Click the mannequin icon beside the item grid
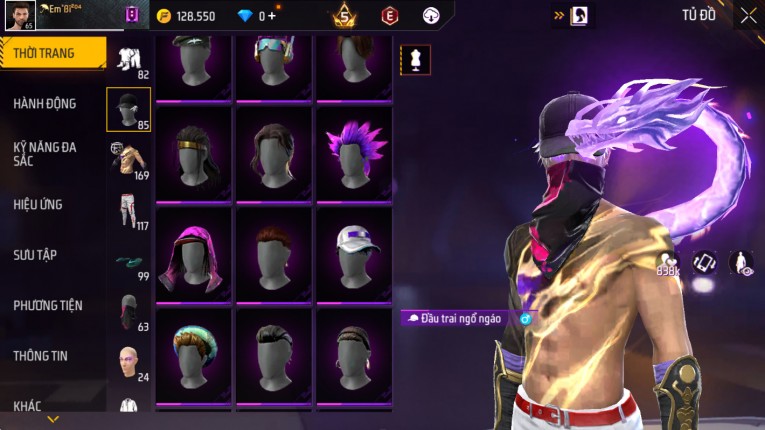The image size is (765, 430). tap(416, 60)
